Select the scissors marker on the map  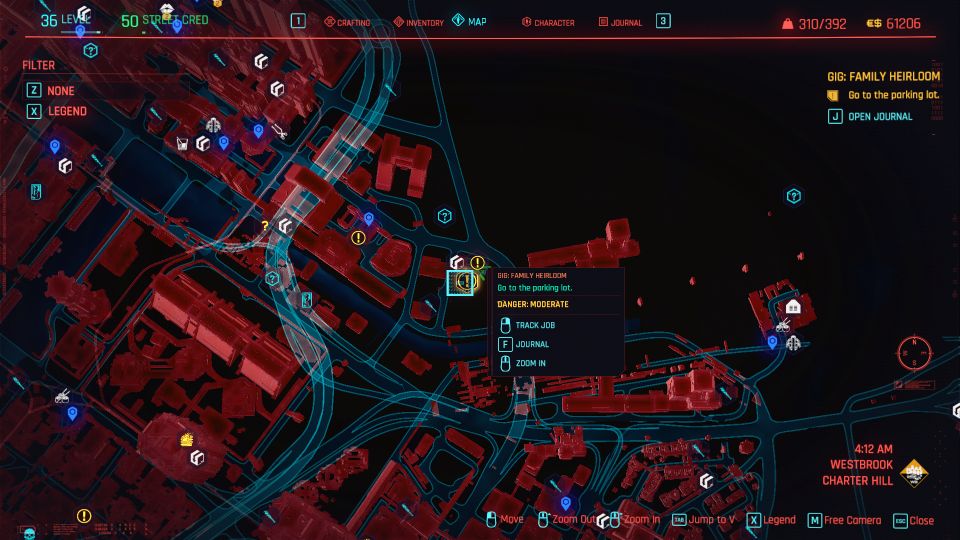279,131
